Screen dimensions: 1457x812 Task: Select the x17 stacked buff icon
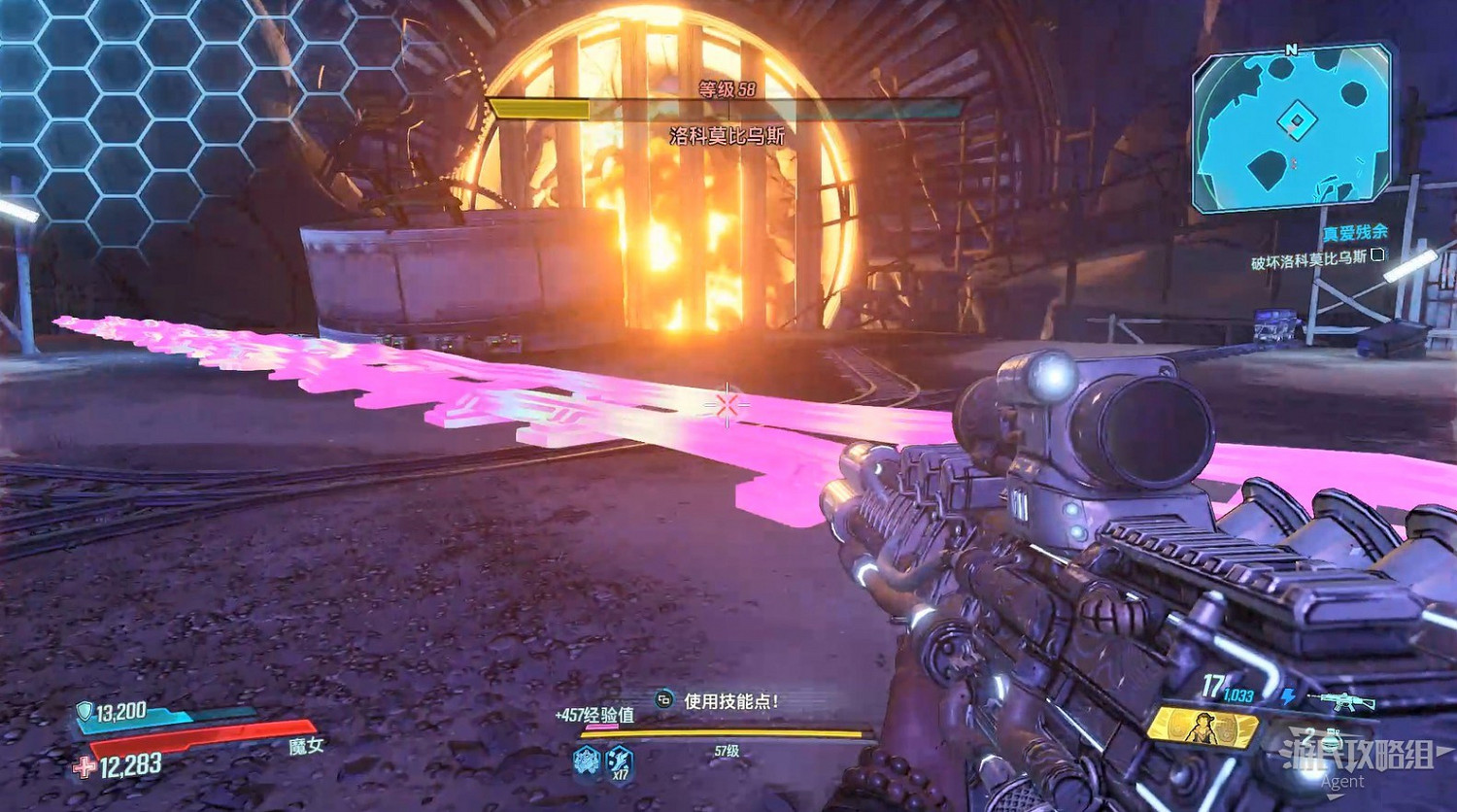(x=619, y=761)
